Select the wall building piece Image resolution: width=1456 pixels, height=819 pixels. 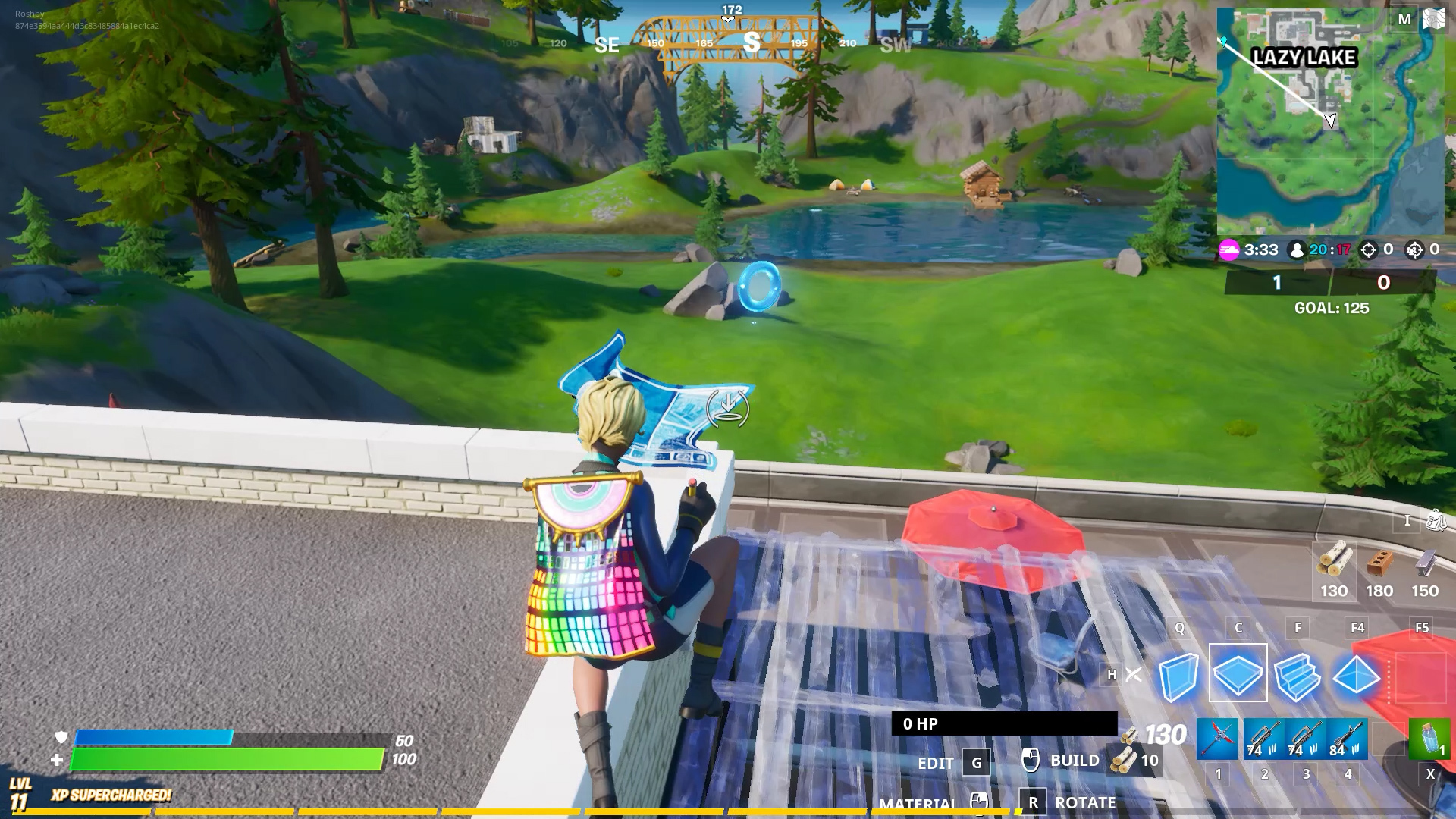point(1178,674)
